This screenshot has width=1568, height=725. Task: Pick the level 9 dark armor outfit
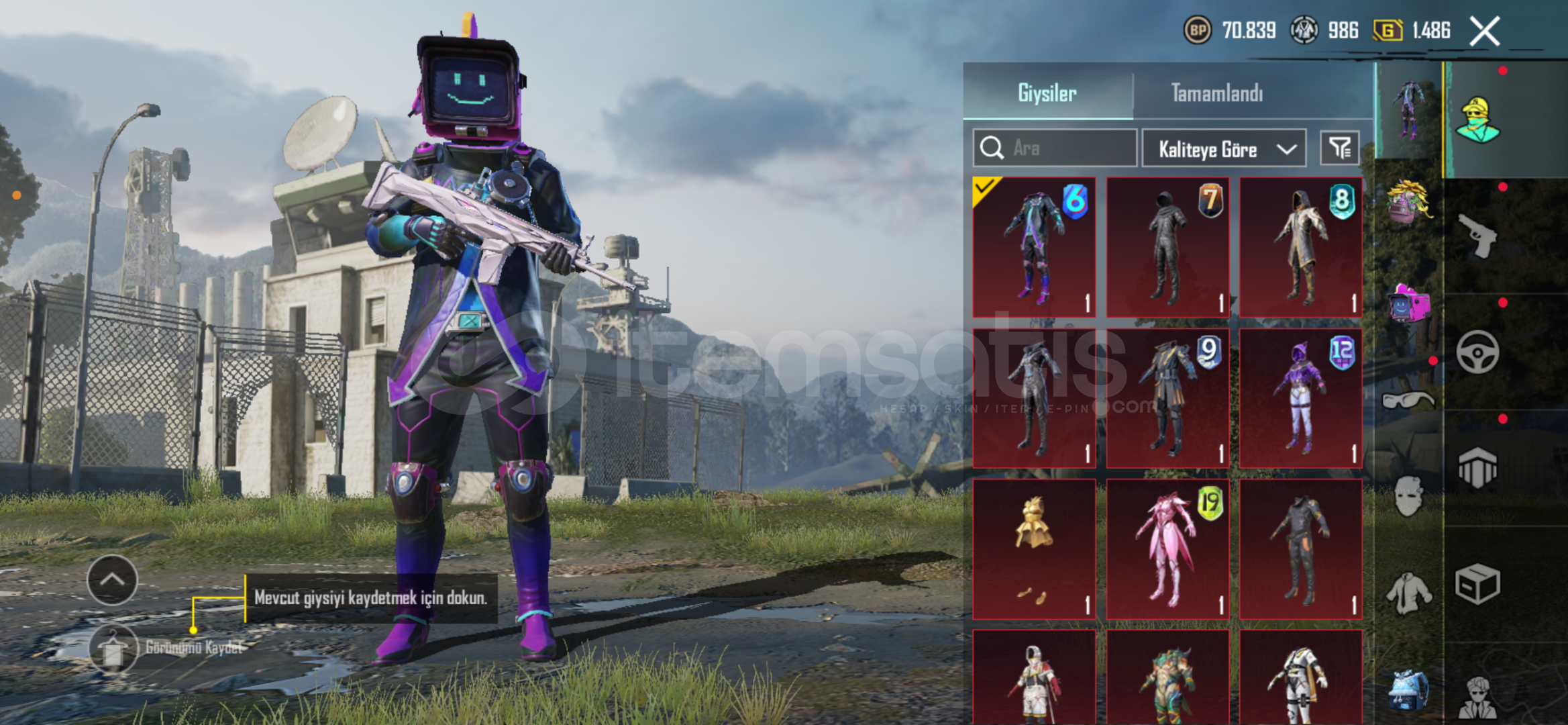1167,398
